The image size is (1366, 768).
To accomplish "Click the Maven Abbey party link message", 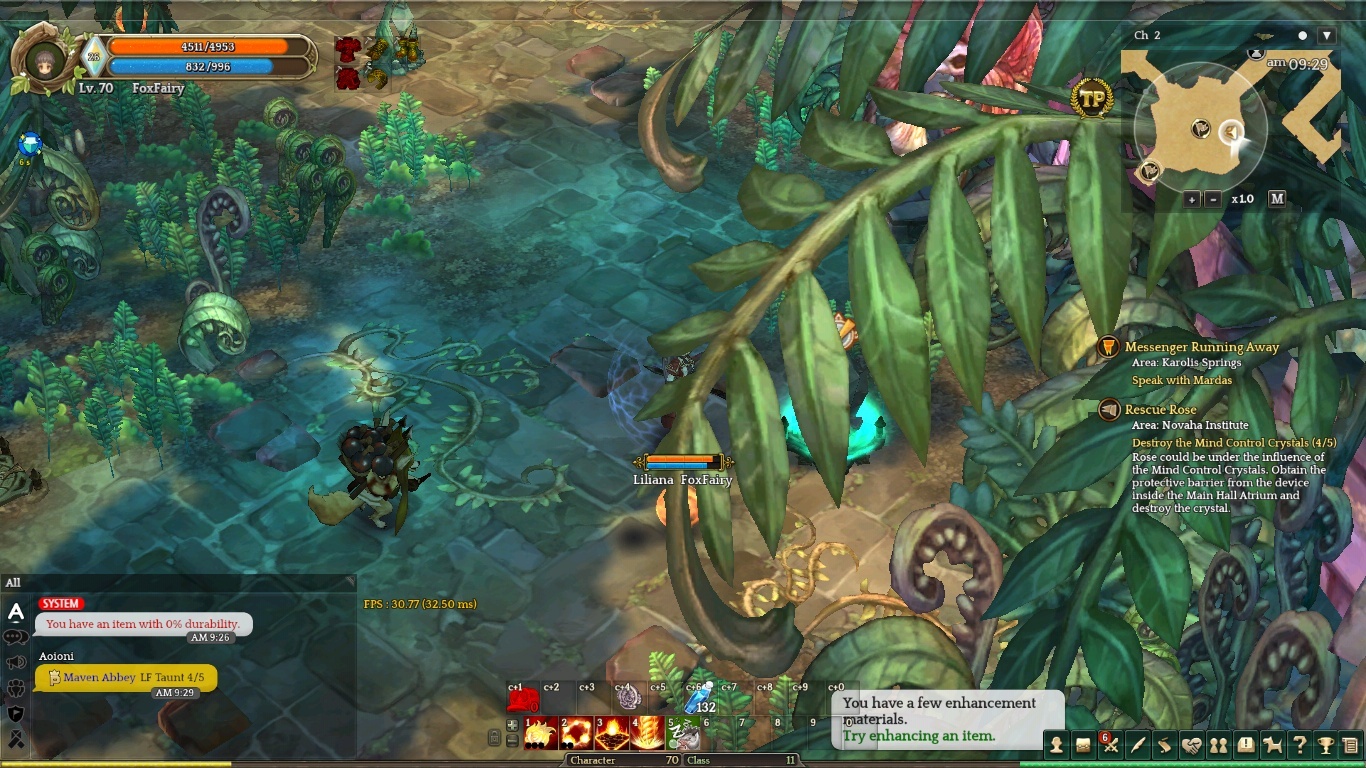I will (127, 678).
